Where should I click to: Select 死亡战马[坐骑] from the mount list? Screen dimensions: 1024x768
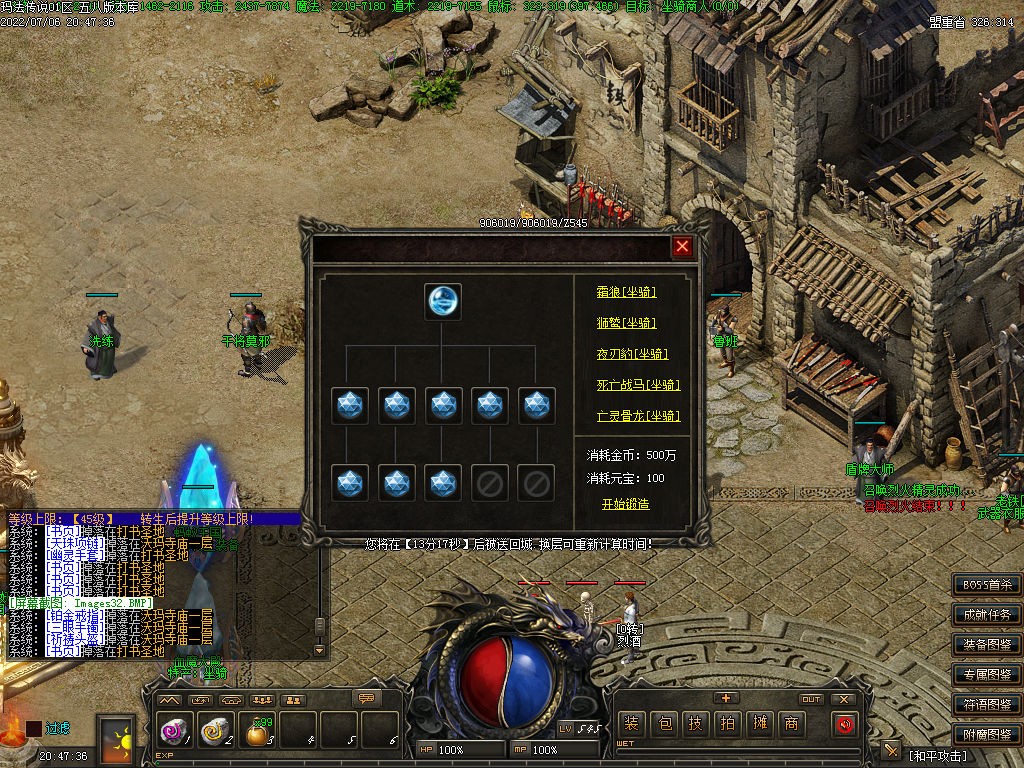point(638,385)
